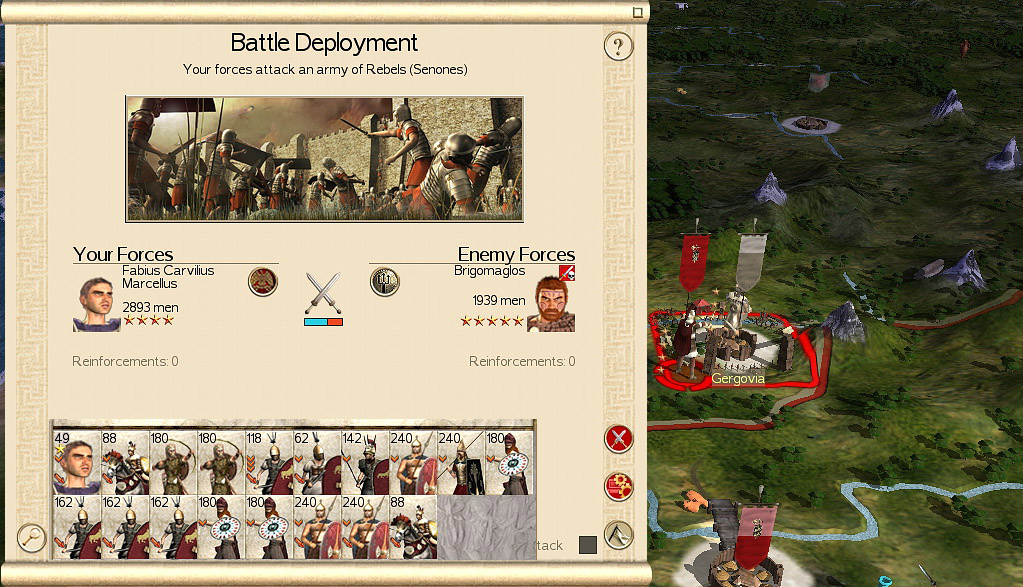The width and height of the screenshot is (1023, 587).
Task: Choose the unit card with 62 men
Action: 317,462
